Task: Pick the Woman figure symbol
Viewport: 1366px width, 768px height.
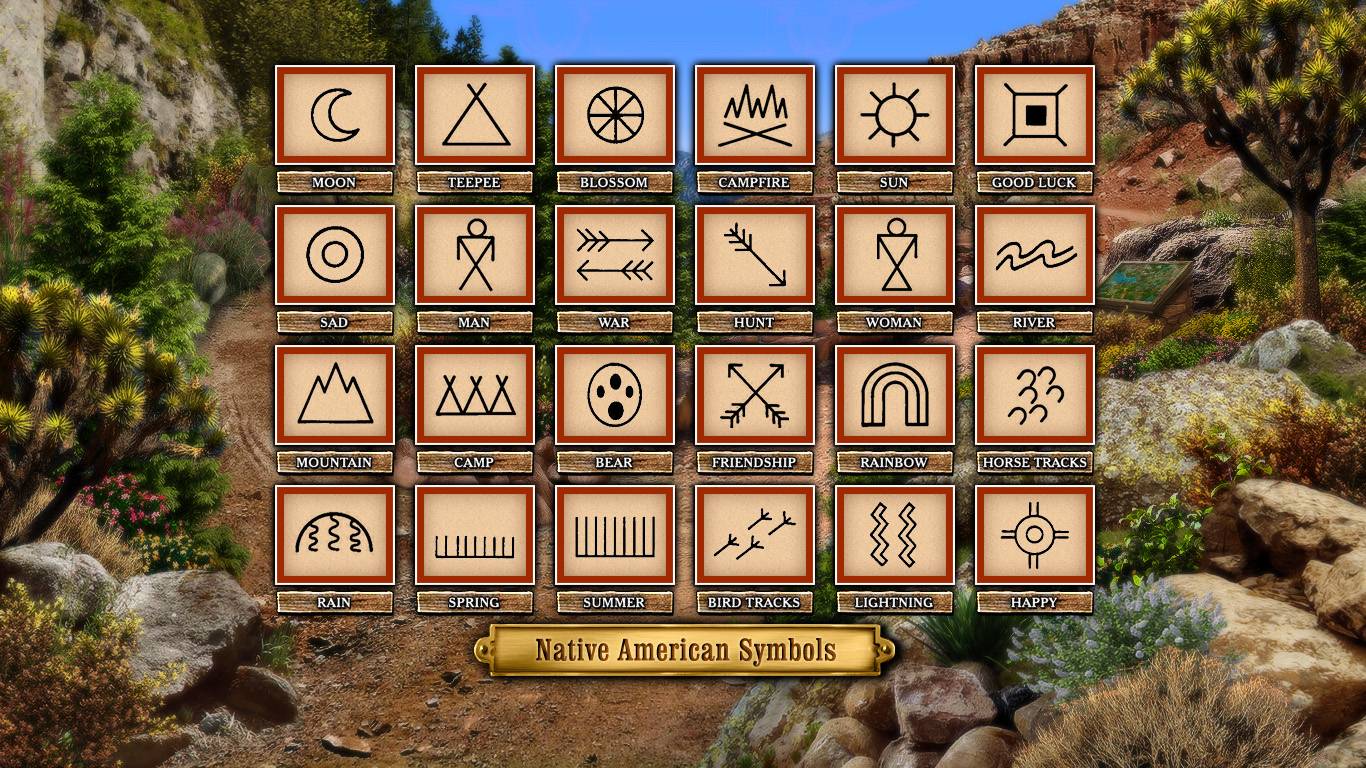Action: coord(895,255)
